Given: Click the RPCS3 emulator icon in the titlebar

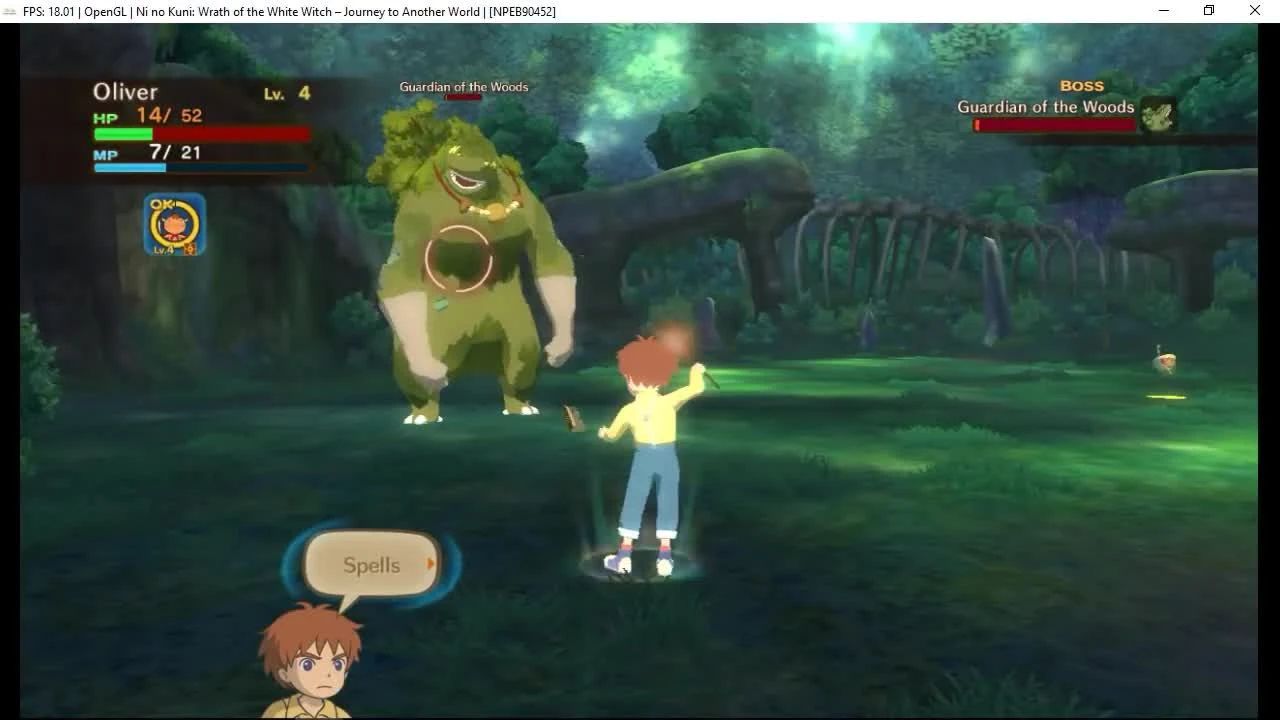Looking at the screenshot, I should [8, 11].
